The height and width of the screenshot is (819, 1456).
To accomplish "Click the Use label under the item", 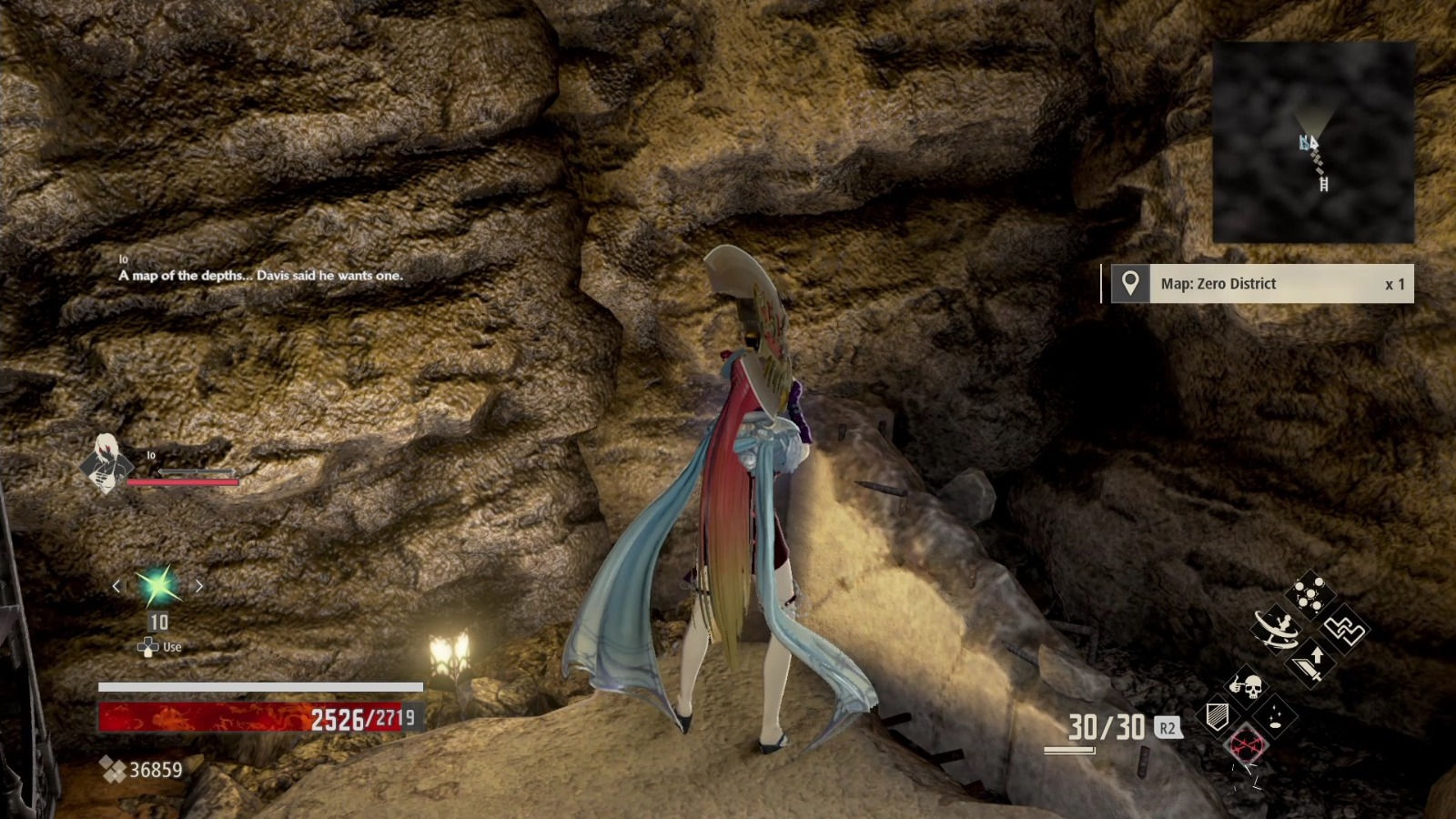I will (x=172, y=647).
